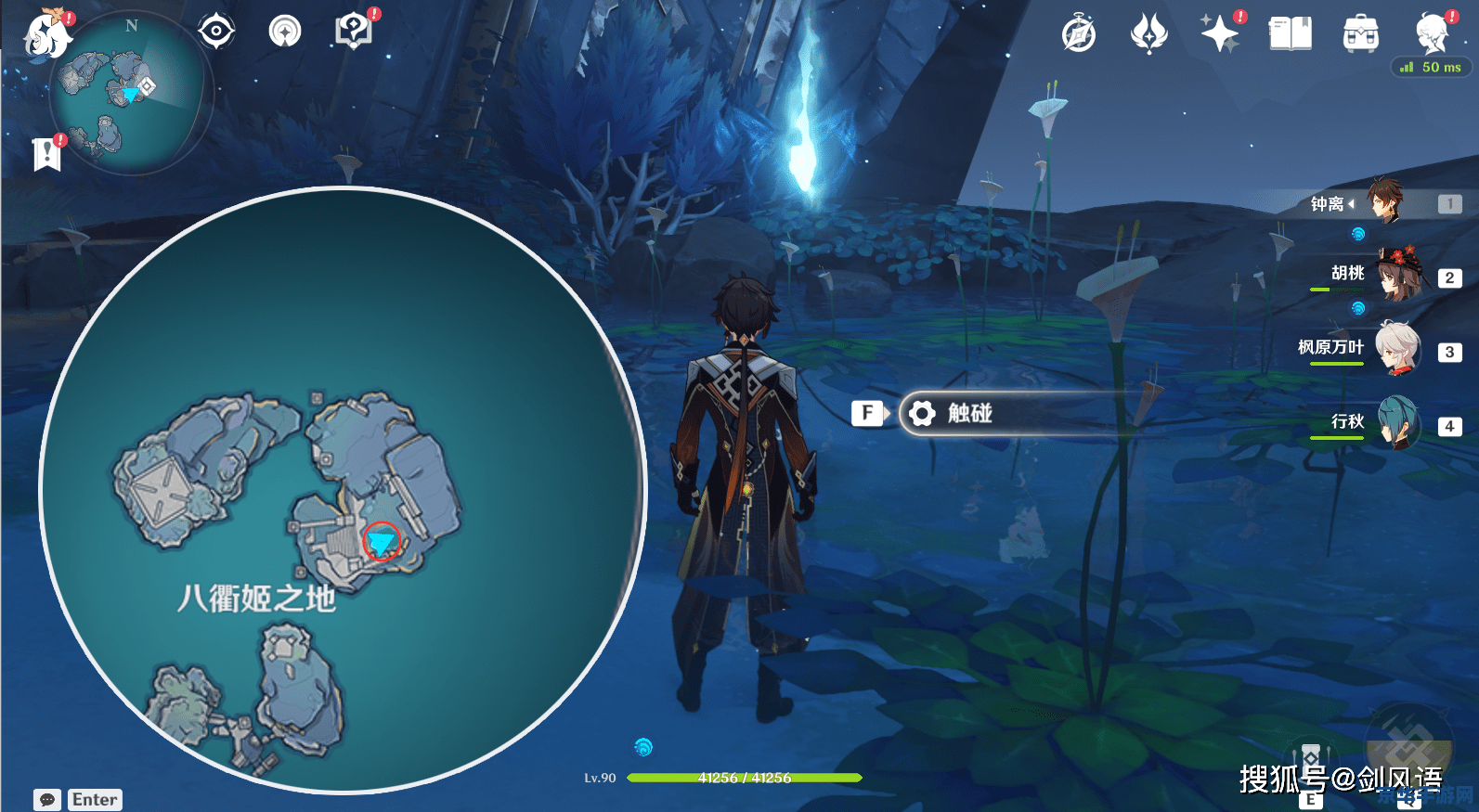Open the Adventurer Handbook book icon
The image size is (1479, 812).
point(1290,34)
